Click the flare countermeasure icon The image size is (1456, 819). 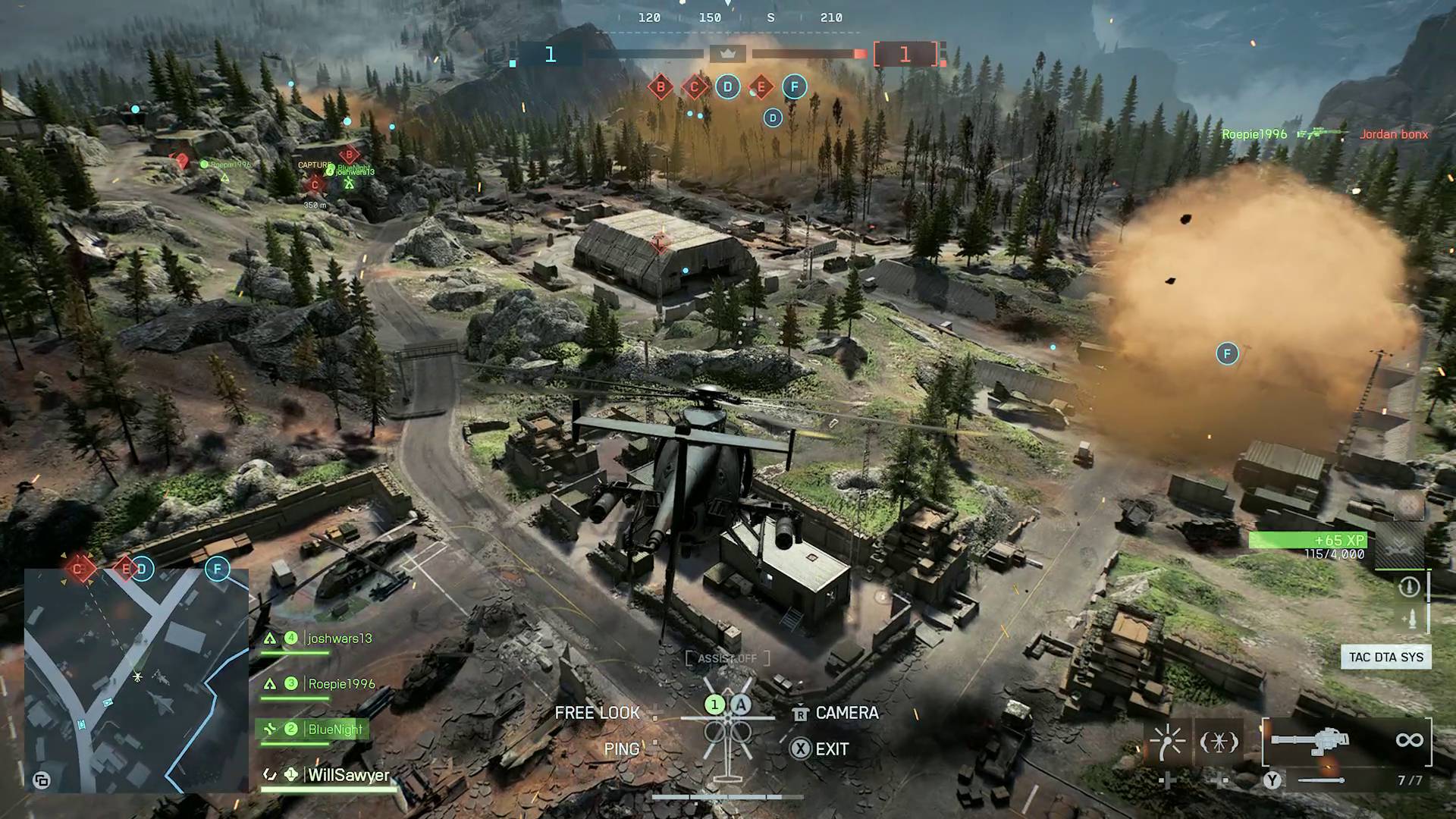(1167, 742)
